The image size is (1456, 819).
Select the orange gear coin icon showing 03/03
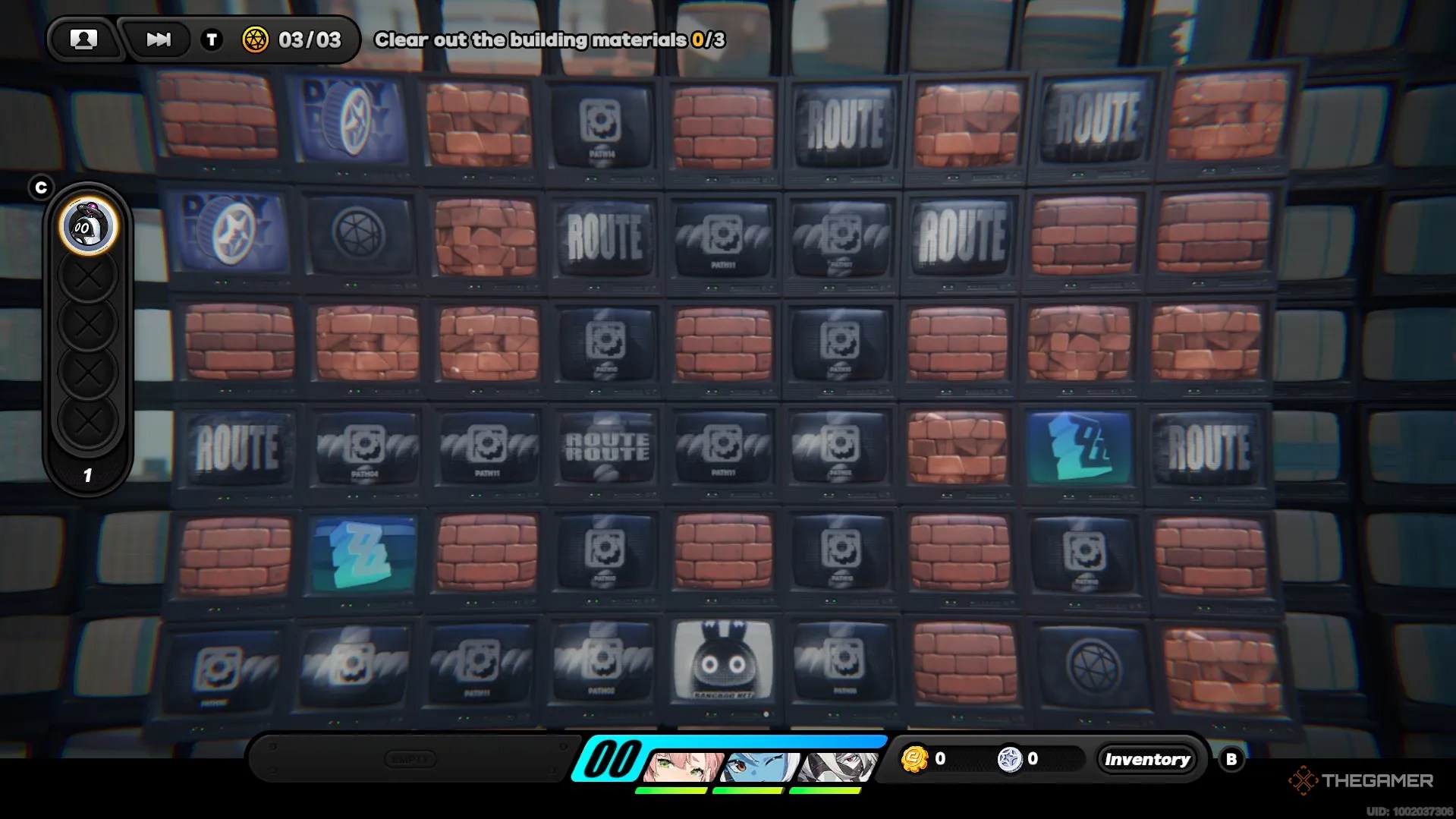coord(256,39)
